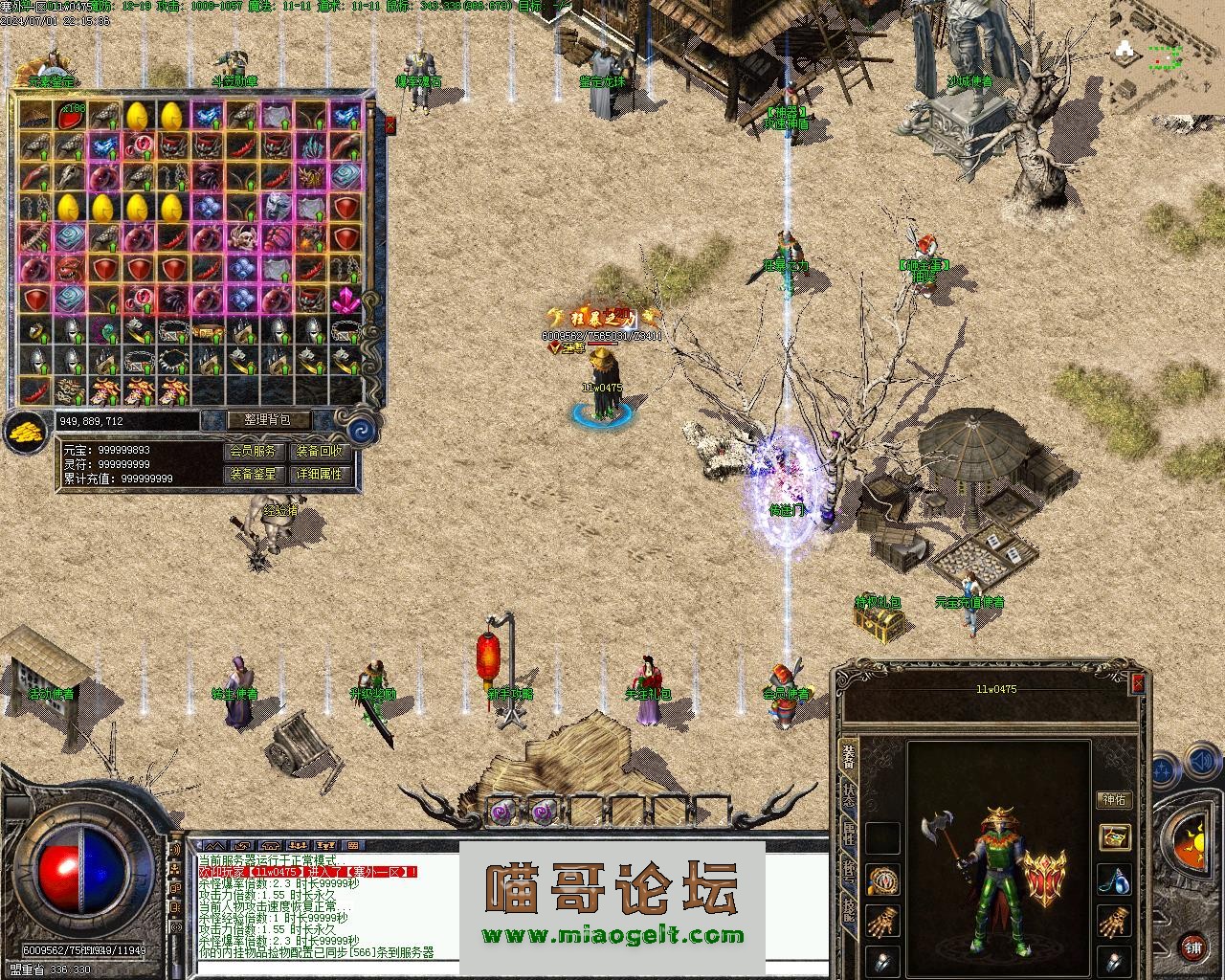Image resolution: width=1225 pixels, height=980 pixels.
Task: Click the gold coins pile icon
Action: 26,433
